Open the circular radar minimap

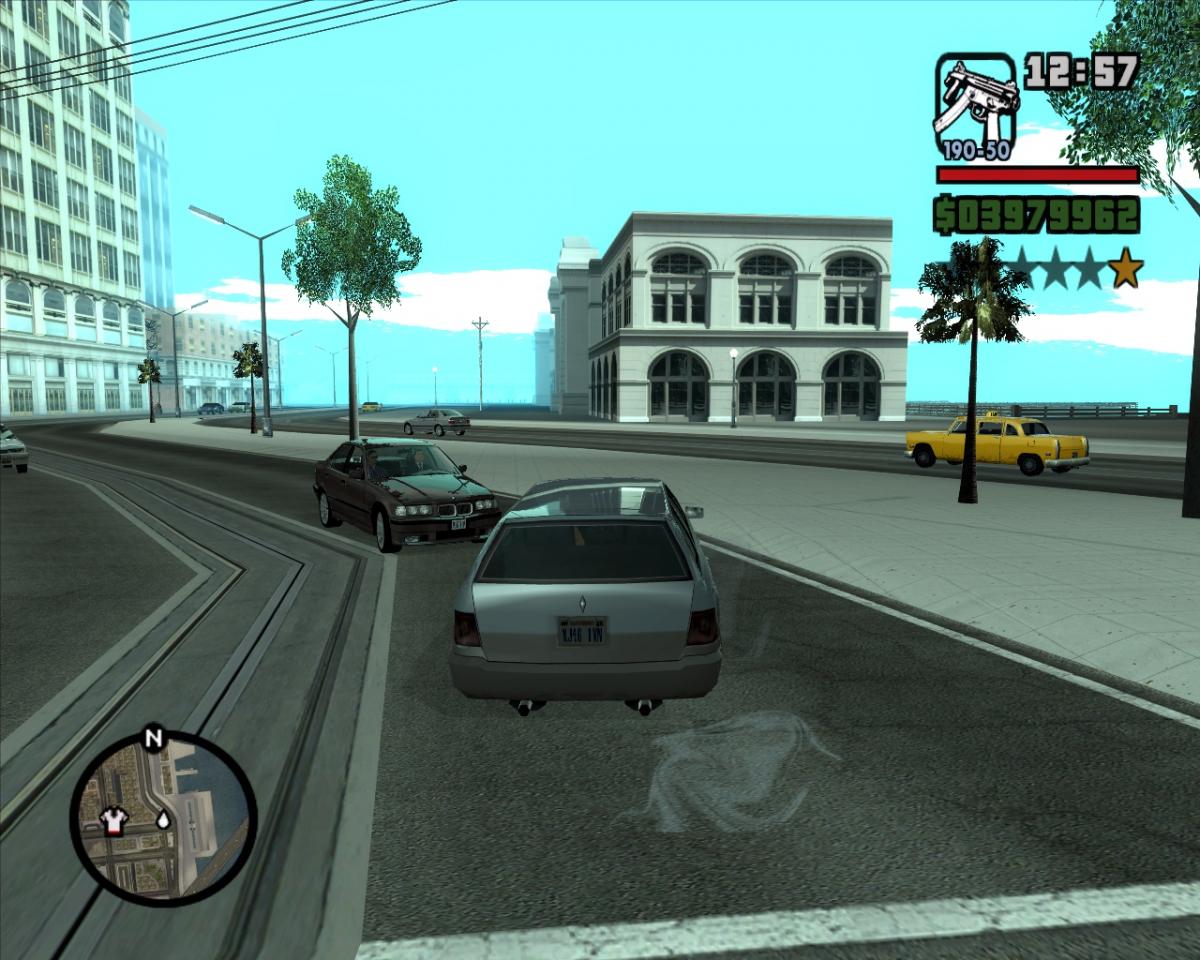point(163,819)
